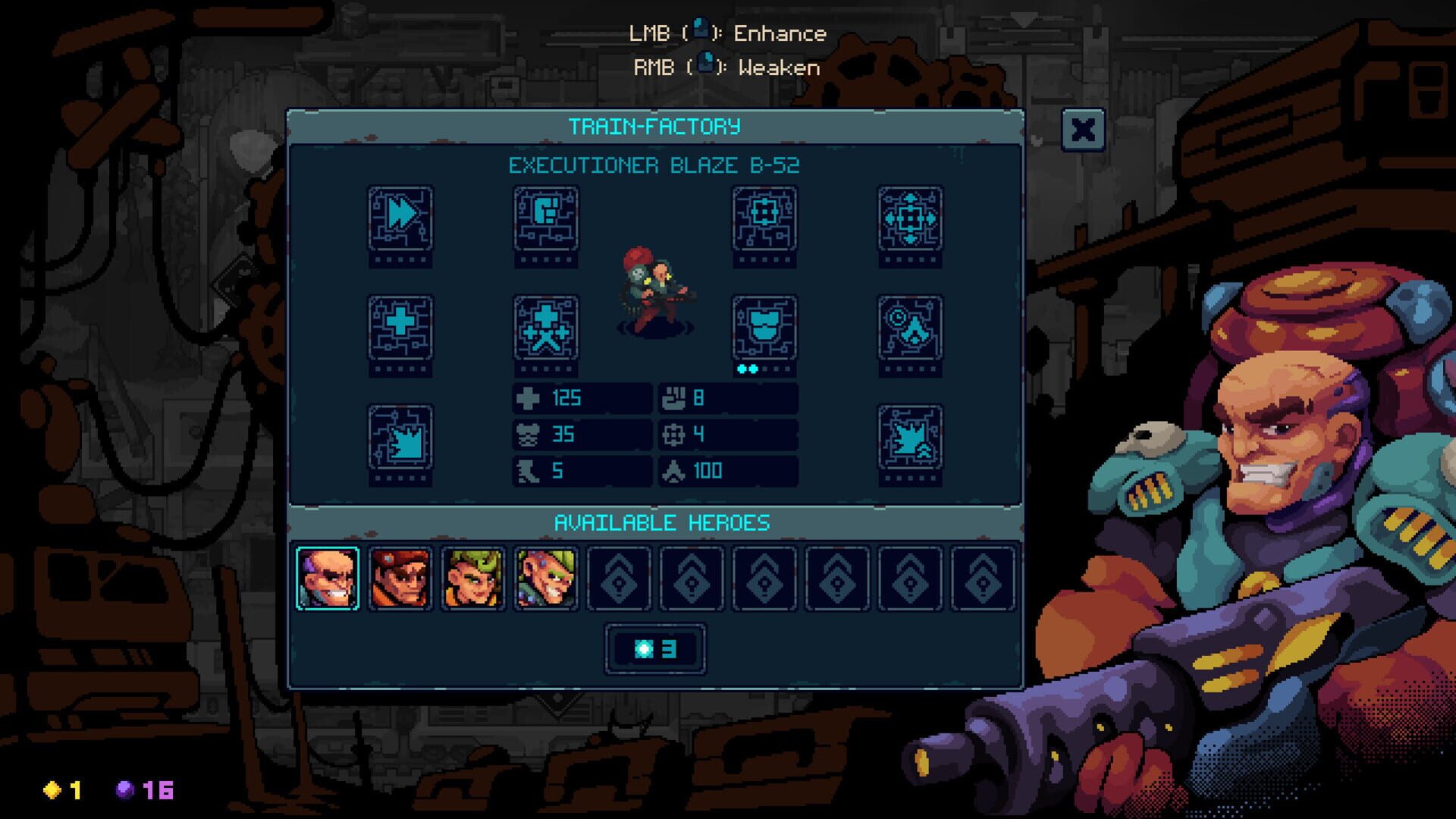Close the Train-Factory window

click(x=1083, y=130)
